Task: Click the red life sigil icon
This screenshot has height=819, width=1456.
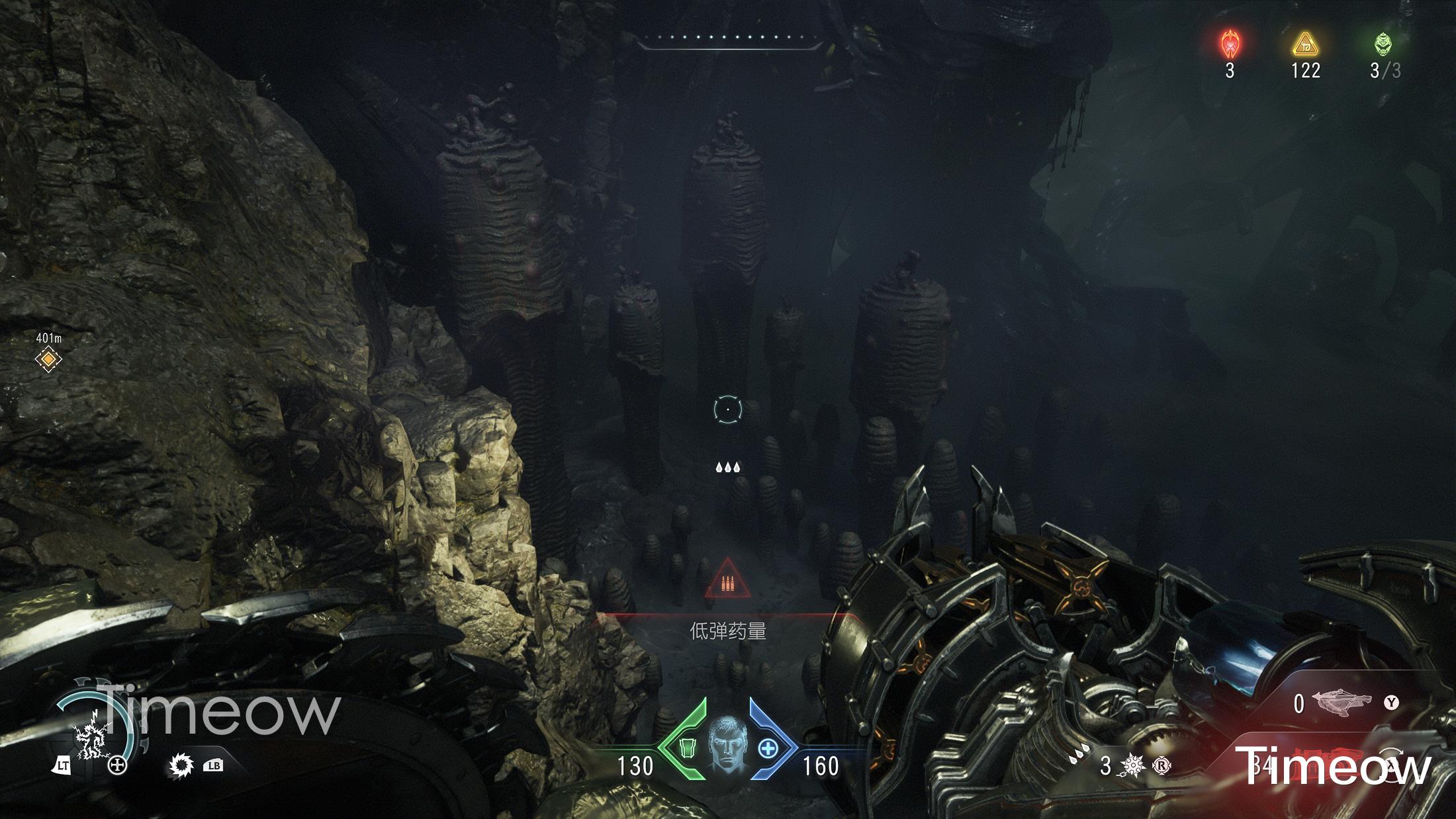Action: pyautogui.click(x=1230, y=44)
